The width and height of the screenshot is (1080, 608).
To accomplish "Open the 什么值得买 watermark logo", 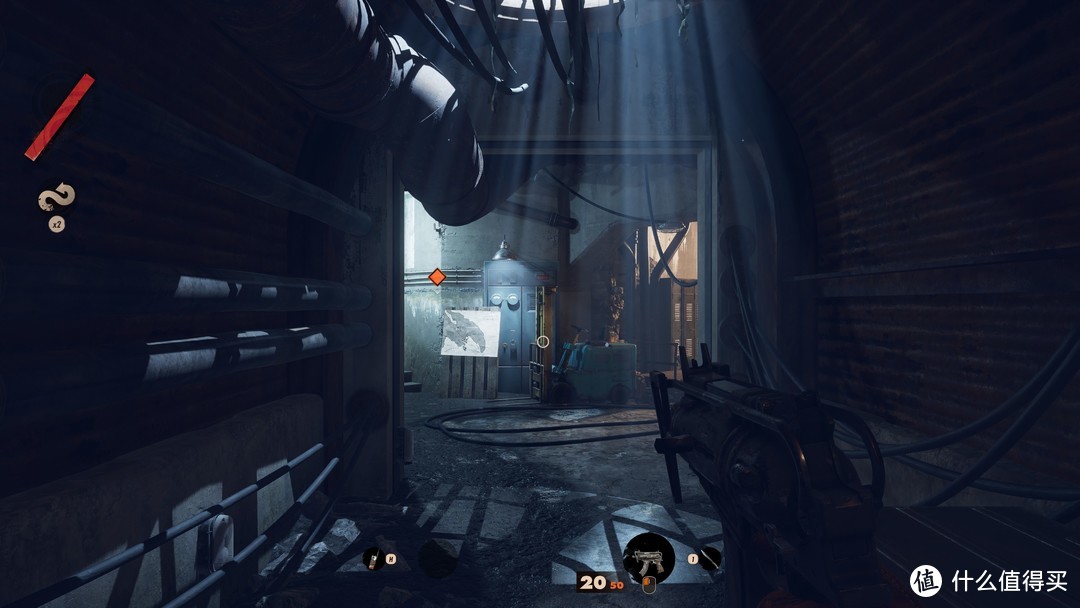I will 925,580.
